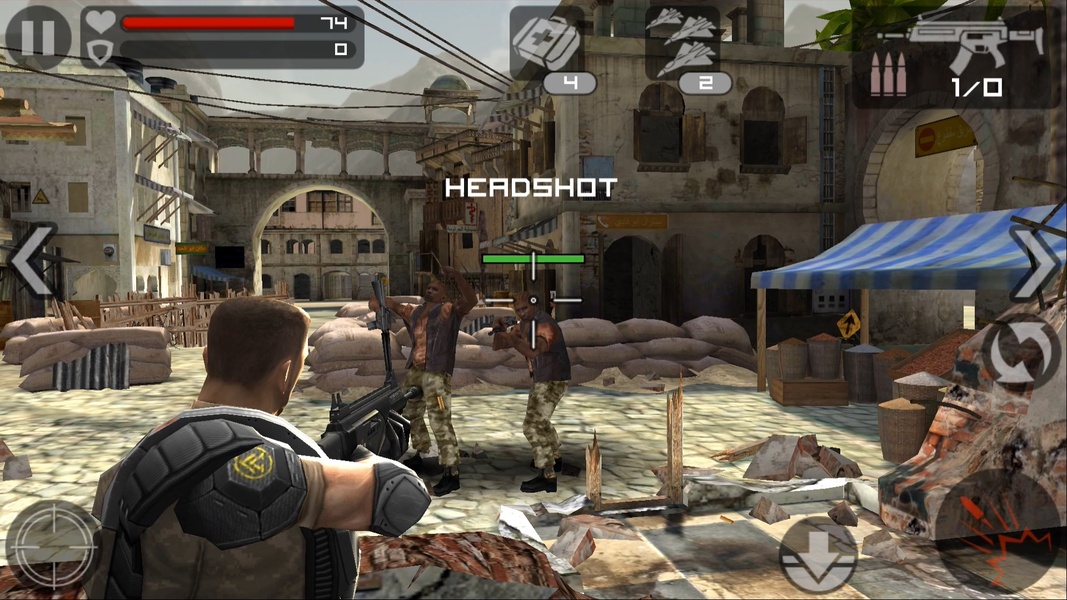
Task: Move to the right cover position
Action: 1036,263
